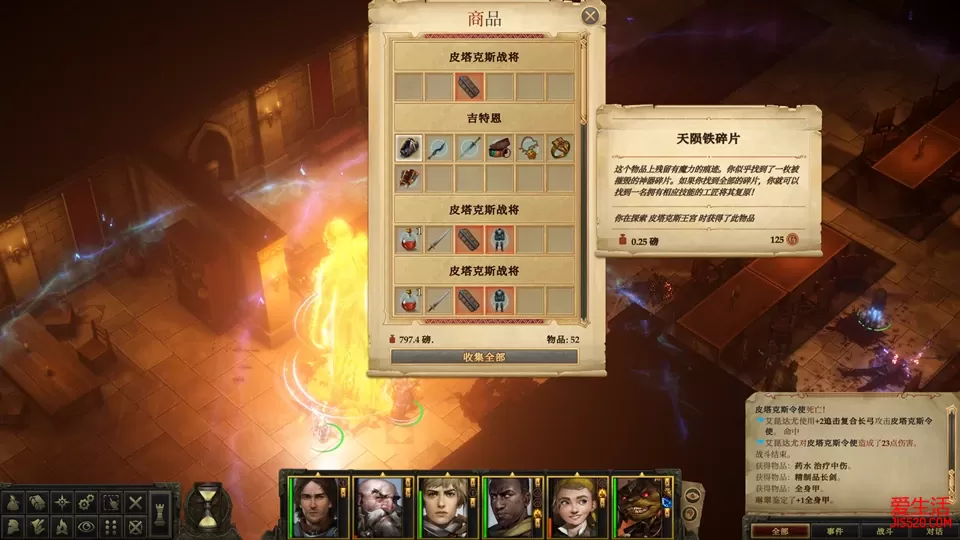Take the jeweled belt item
The image size is (960, 540).
500,148
